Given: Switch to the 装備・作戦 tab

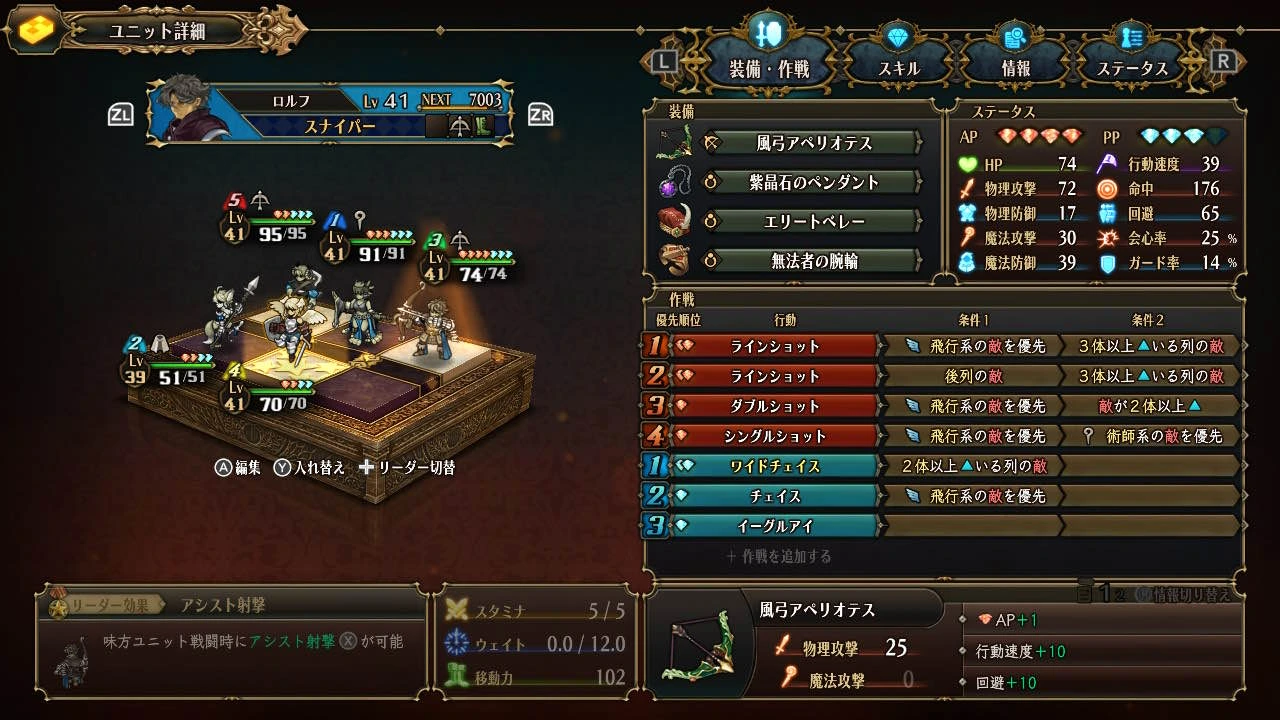Looking at the screenshot, I should click(x=768, y=68).
